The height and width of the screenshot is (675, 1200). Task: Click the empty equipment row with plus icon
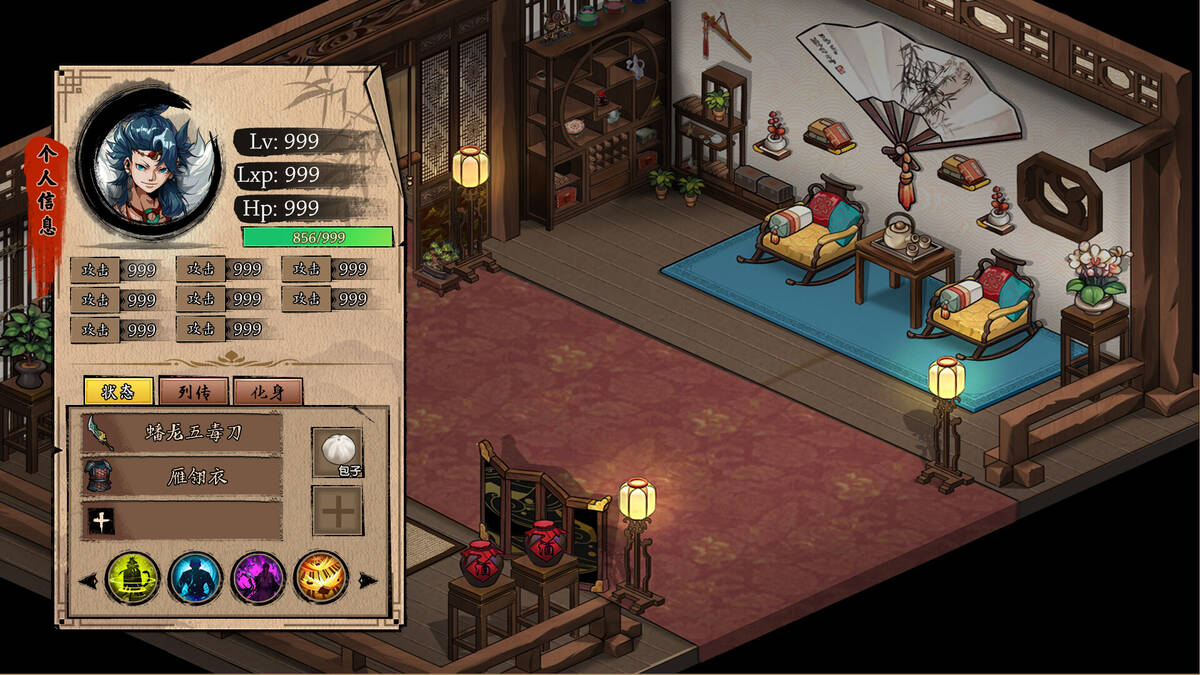[182, 520]
